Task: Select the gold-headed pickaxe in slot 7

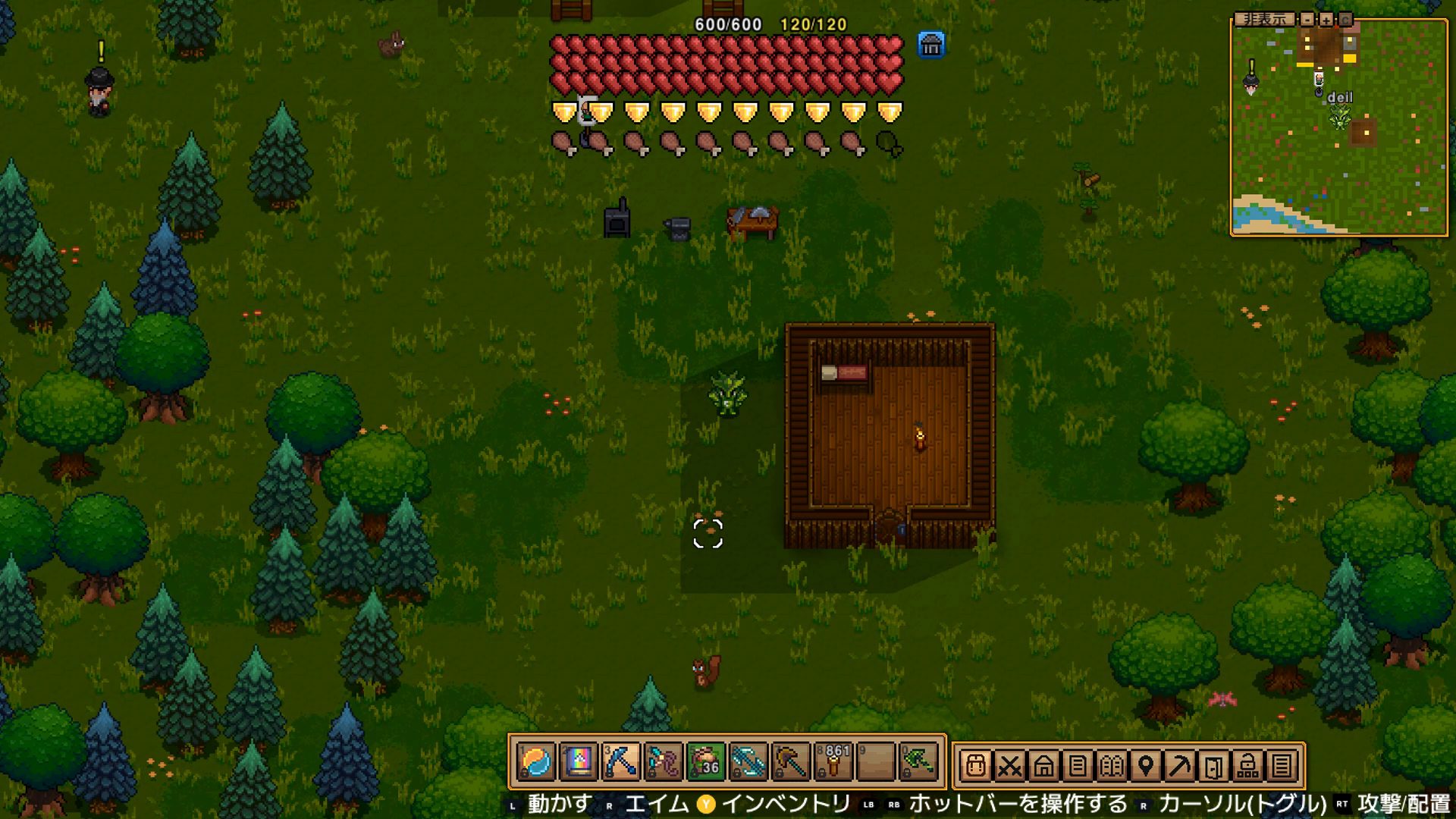Action: pos(791,762)
